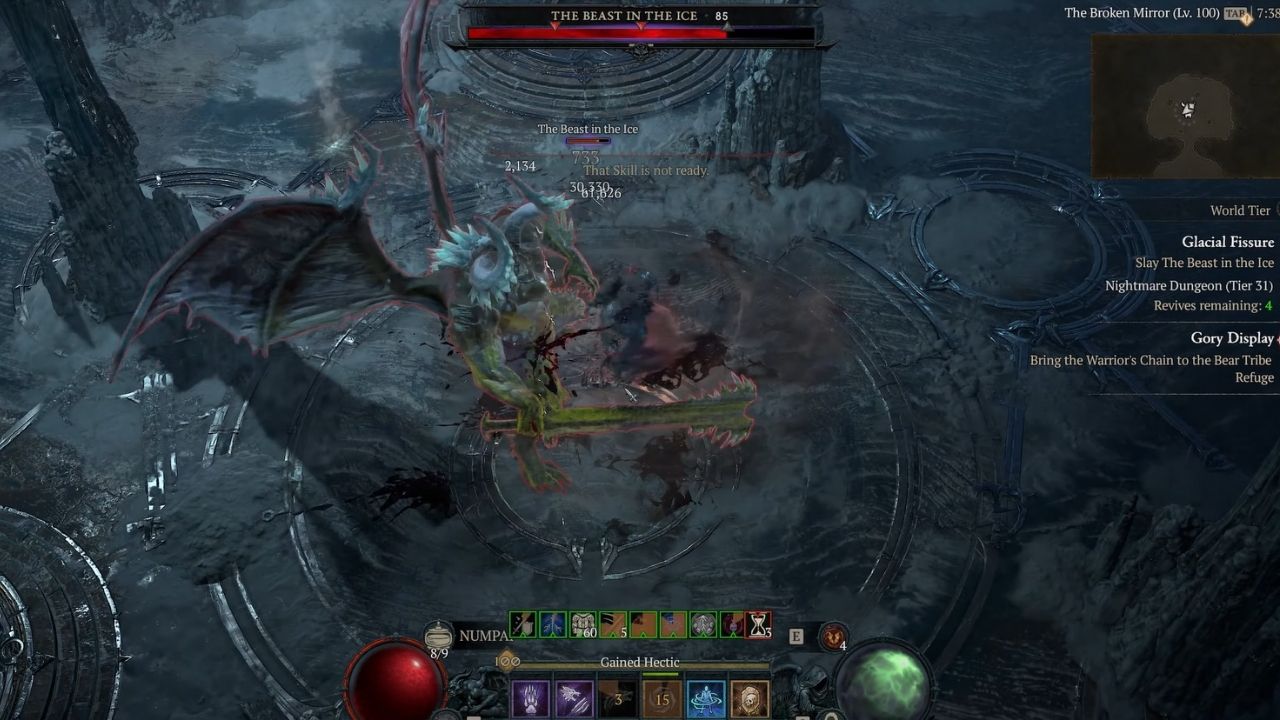Click the golden skull shield skill icon
Viewport: 1280px width, 720px height.
[x=749, y=698]
